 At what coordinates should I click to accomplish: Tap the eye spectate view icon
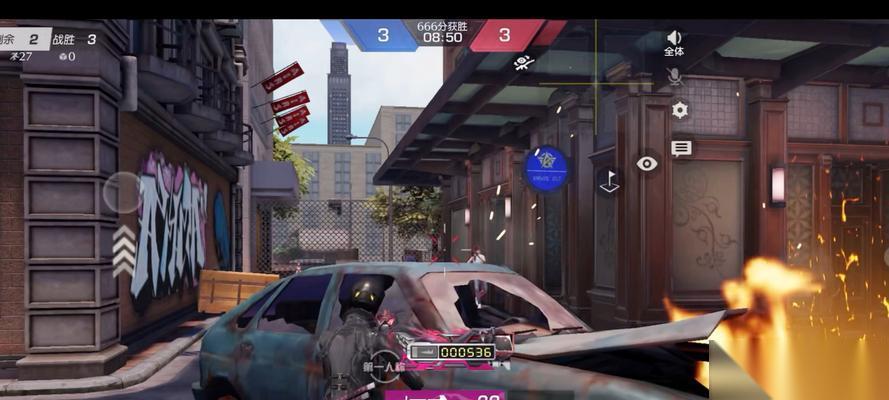coord(647,163)
